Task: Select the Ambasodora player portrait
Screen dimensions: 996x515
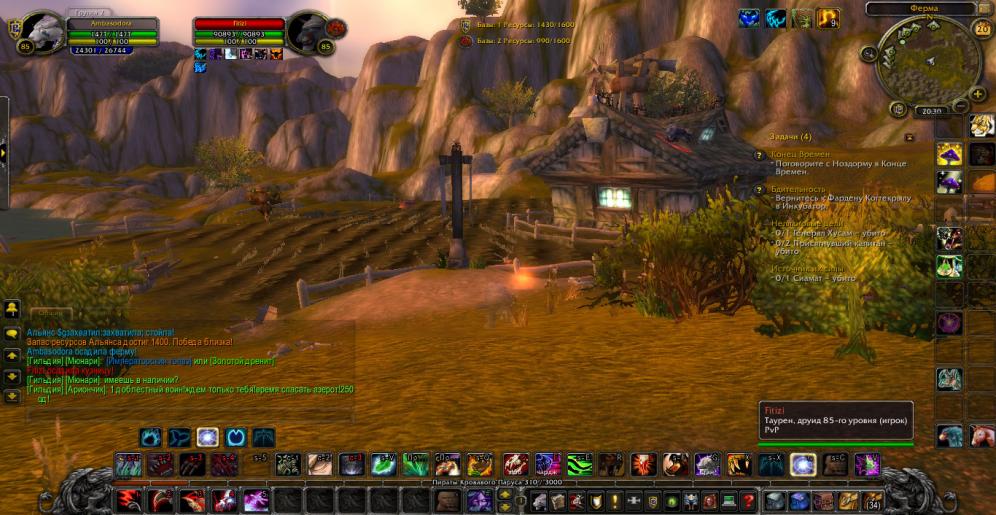Action: 42,32
